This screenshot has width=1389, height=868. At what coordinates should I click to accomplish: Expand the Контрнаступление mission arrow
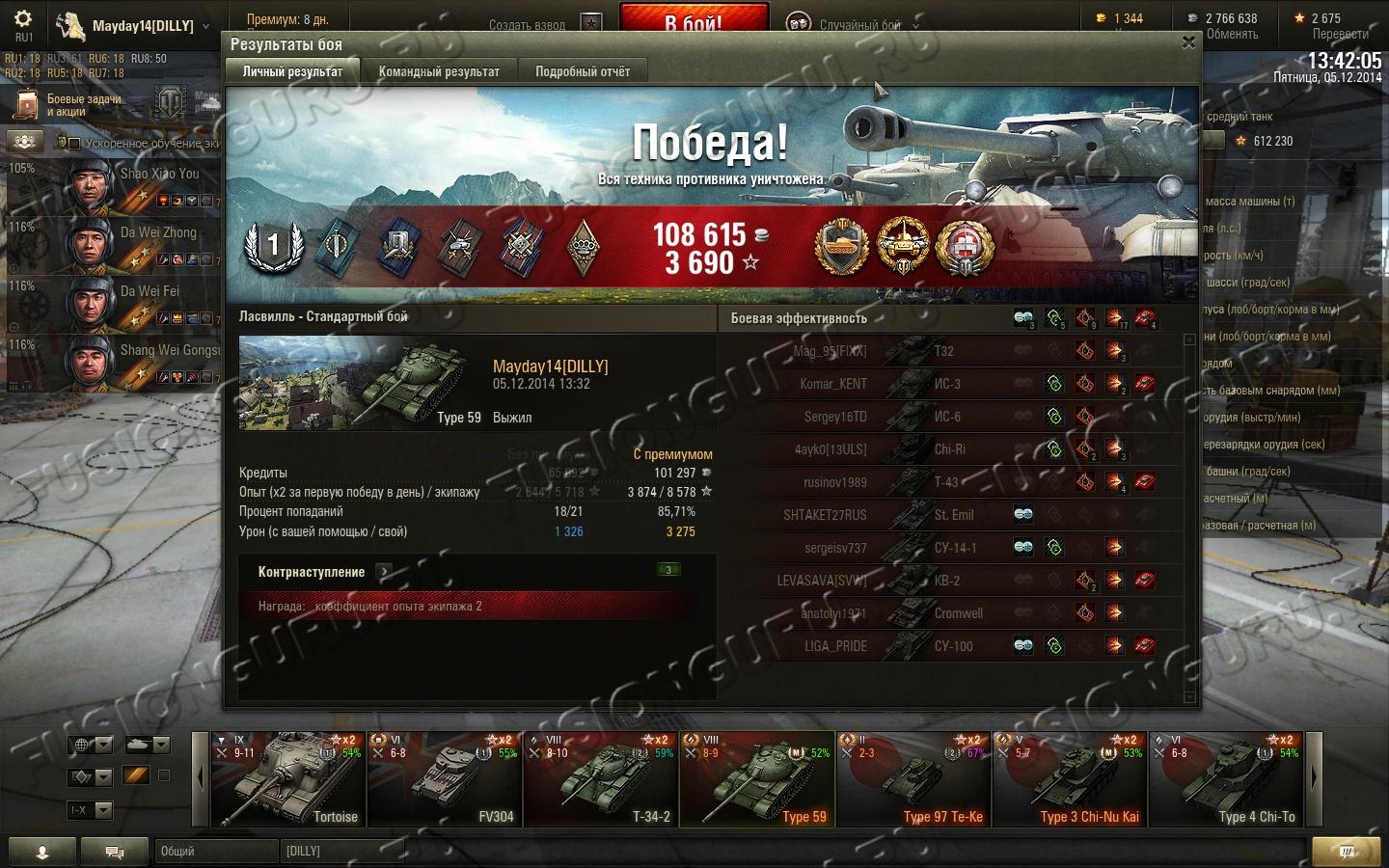point(384,572)
